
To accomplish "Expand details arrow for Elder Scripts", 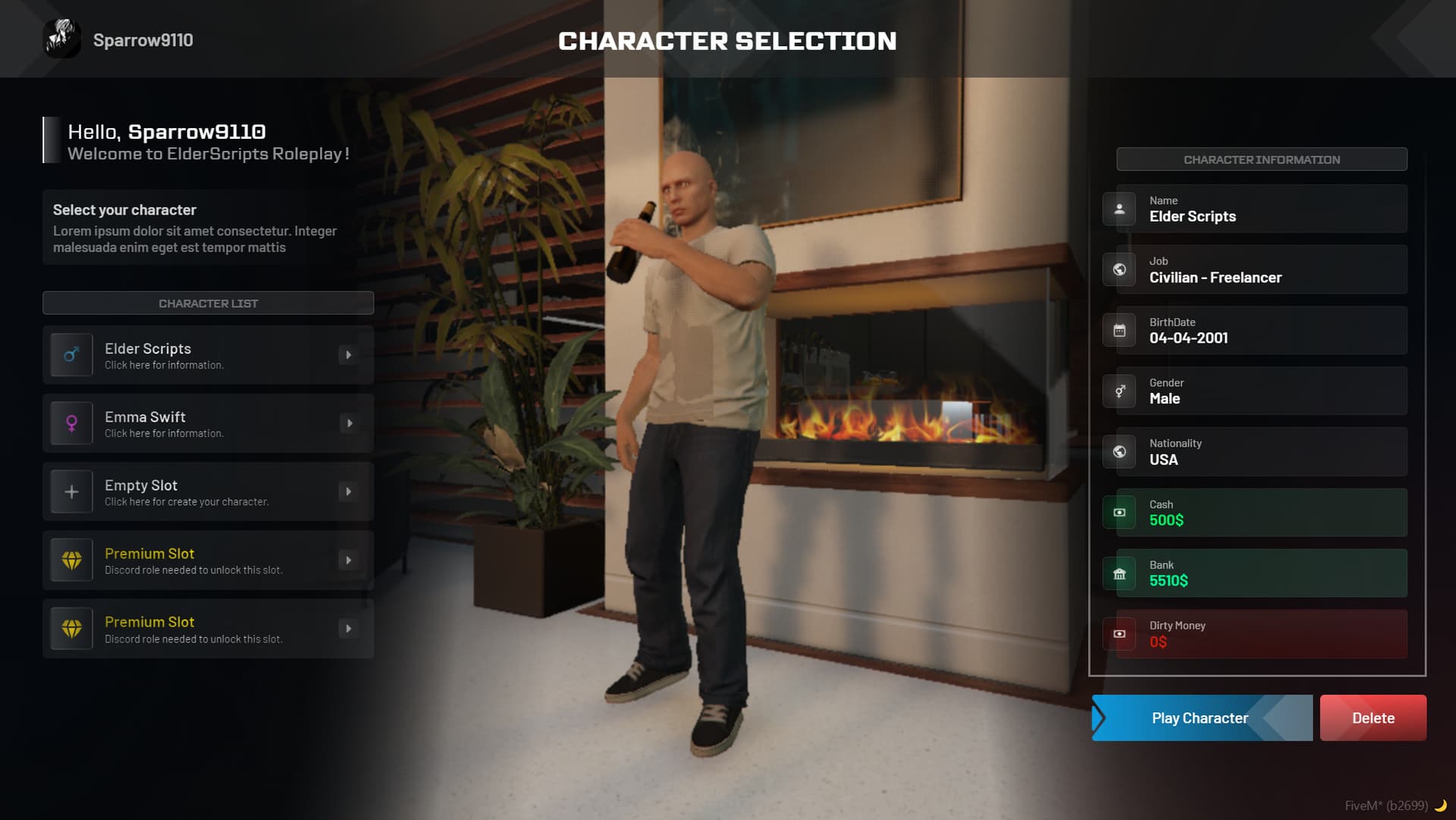I will coord(350,354).
